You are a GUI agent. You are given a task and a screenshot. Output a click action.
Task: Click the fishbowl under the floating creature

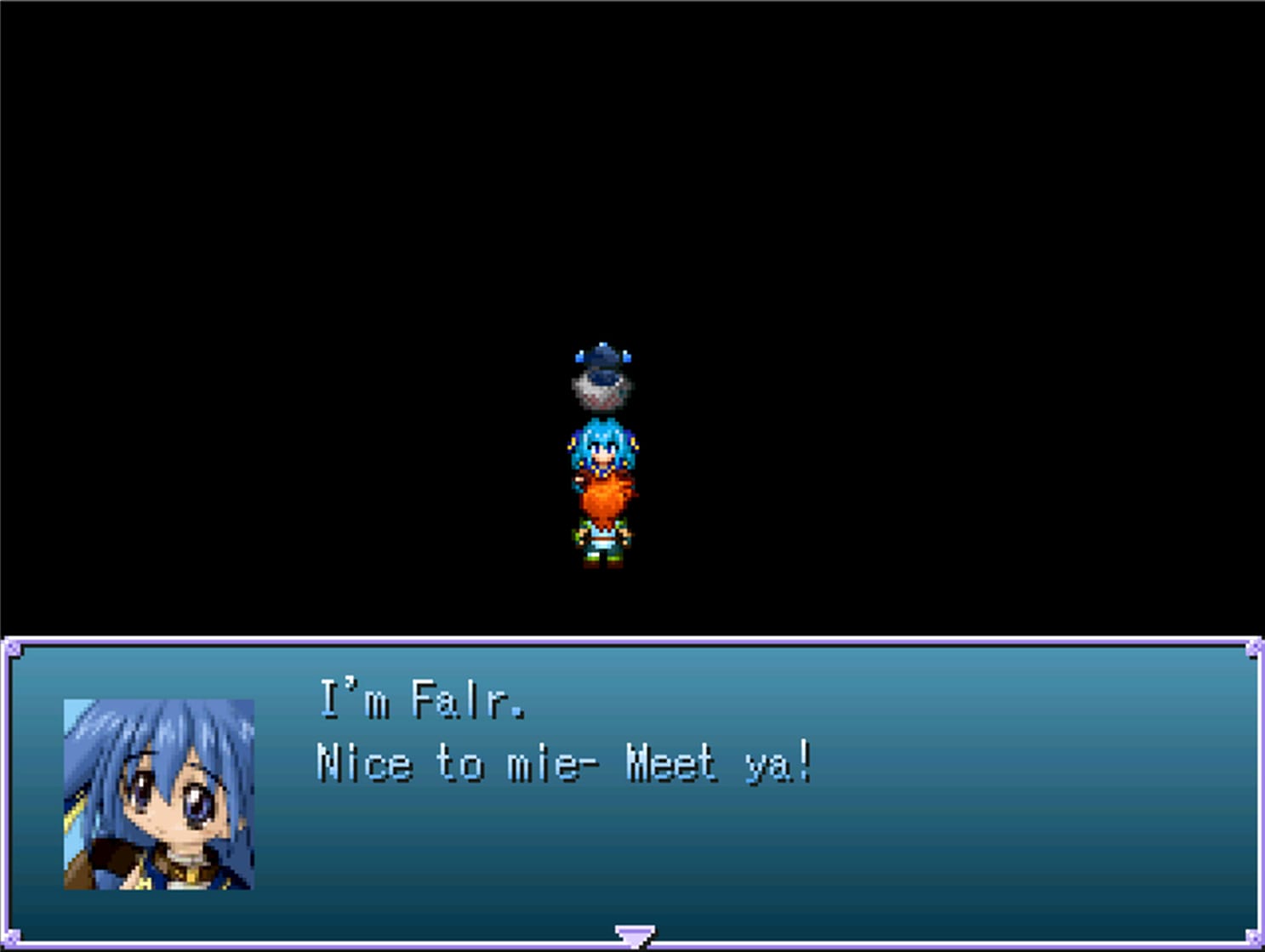pos(601,393)
